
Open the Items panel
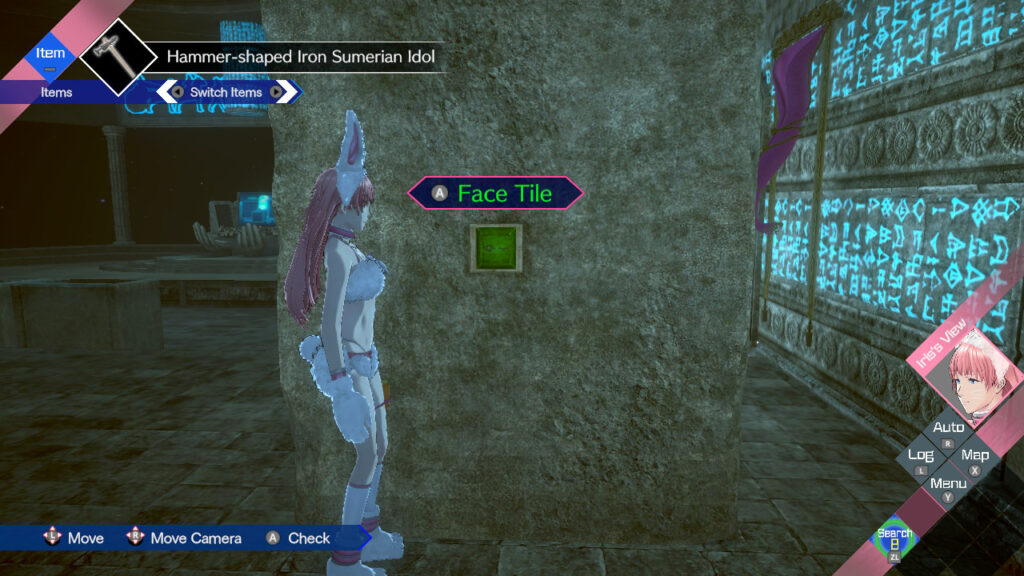tap(56, 92)
